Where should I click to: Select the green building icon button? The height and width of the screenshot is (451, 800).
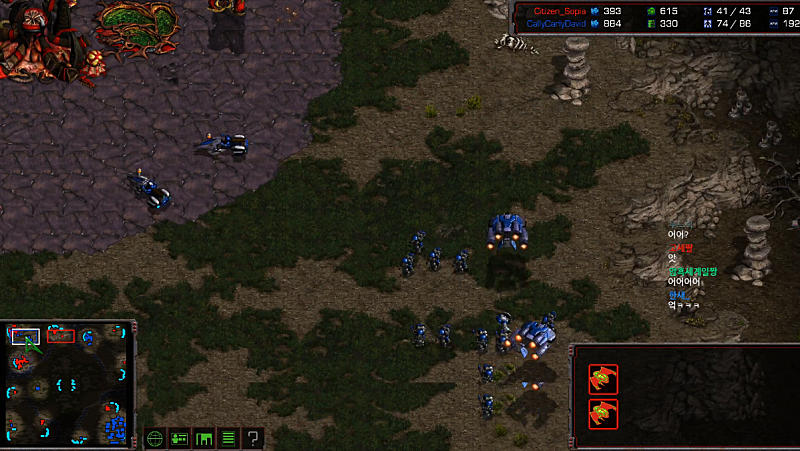click(x=205, y=438)
